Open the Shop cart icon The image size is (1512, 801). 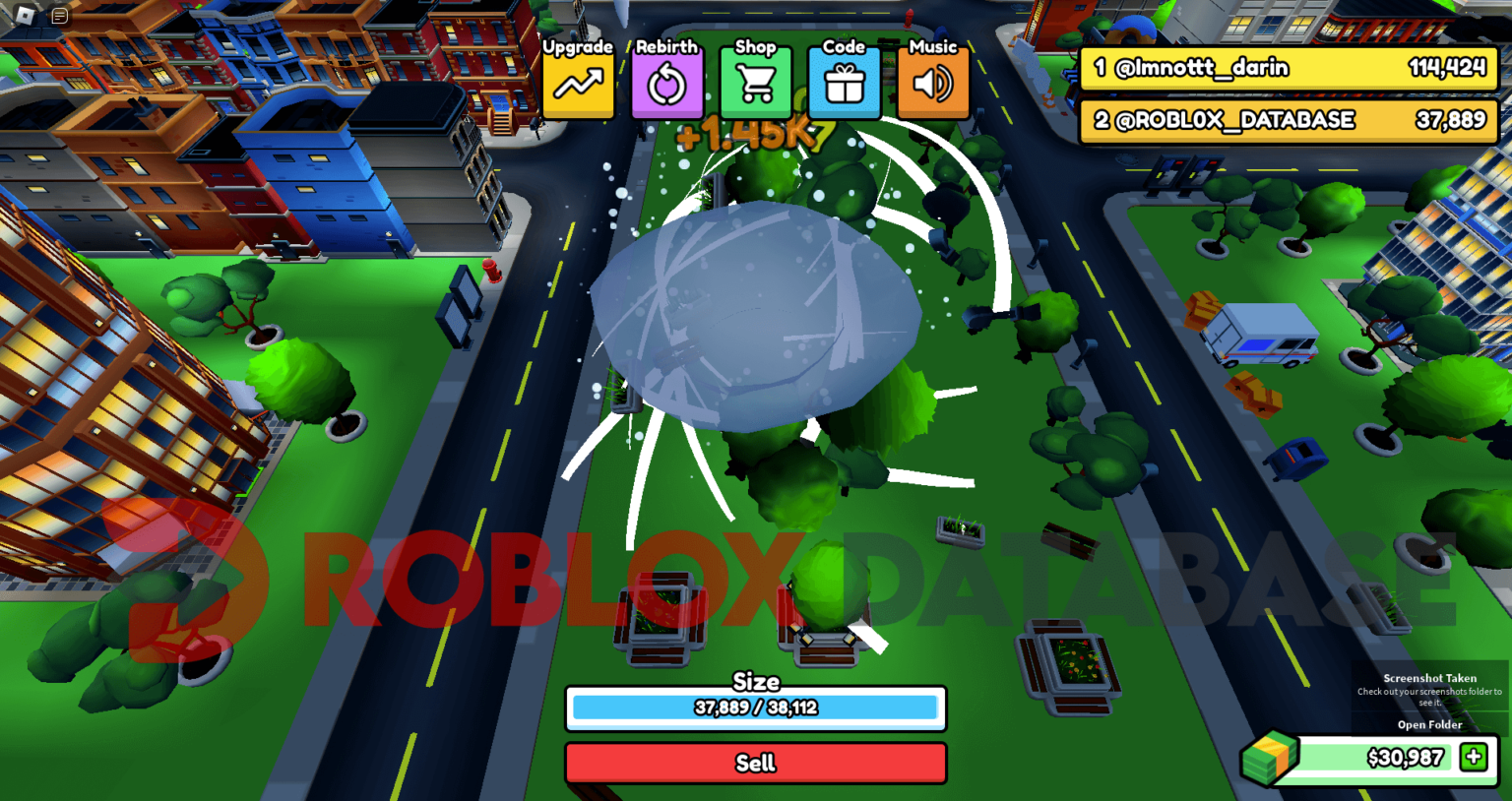[755, 84]
